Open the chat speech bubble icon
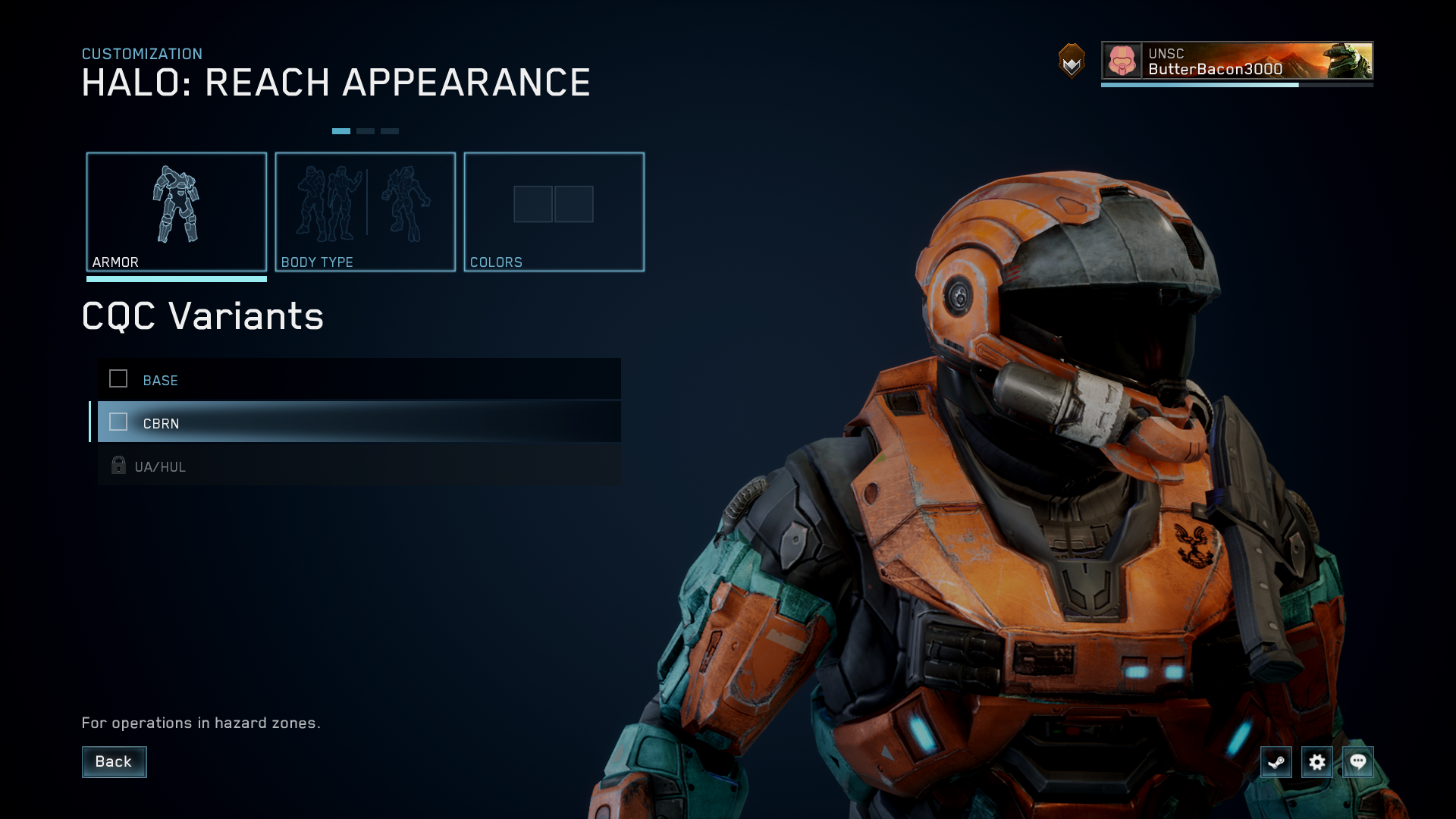1456x819 pixels. (x=1358, y=762)
